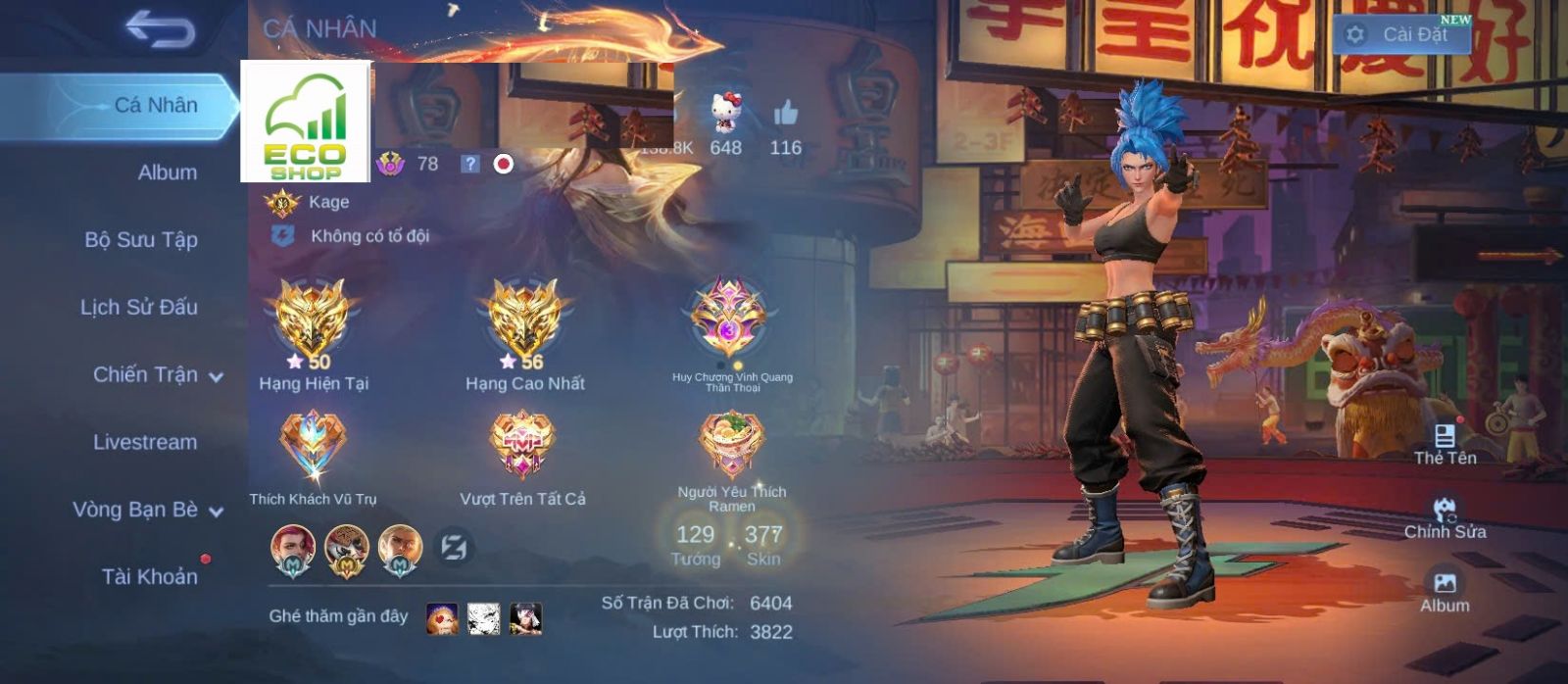Click the thumbs-up like icon
Viewport: 1568px width, 684px height.
click(x=785, y=115)
